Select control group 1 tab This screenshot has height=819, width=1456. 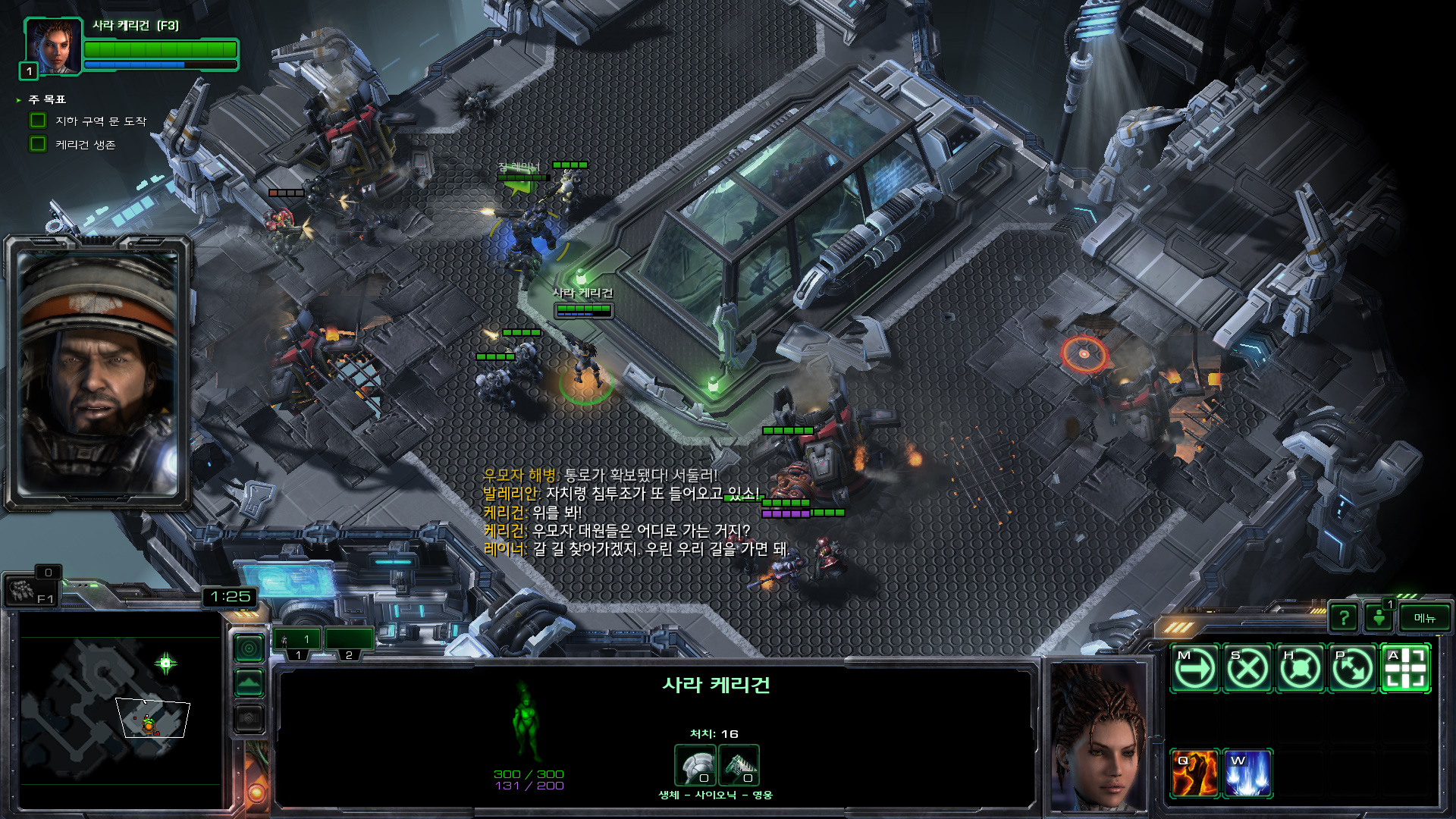click(298, 641)
